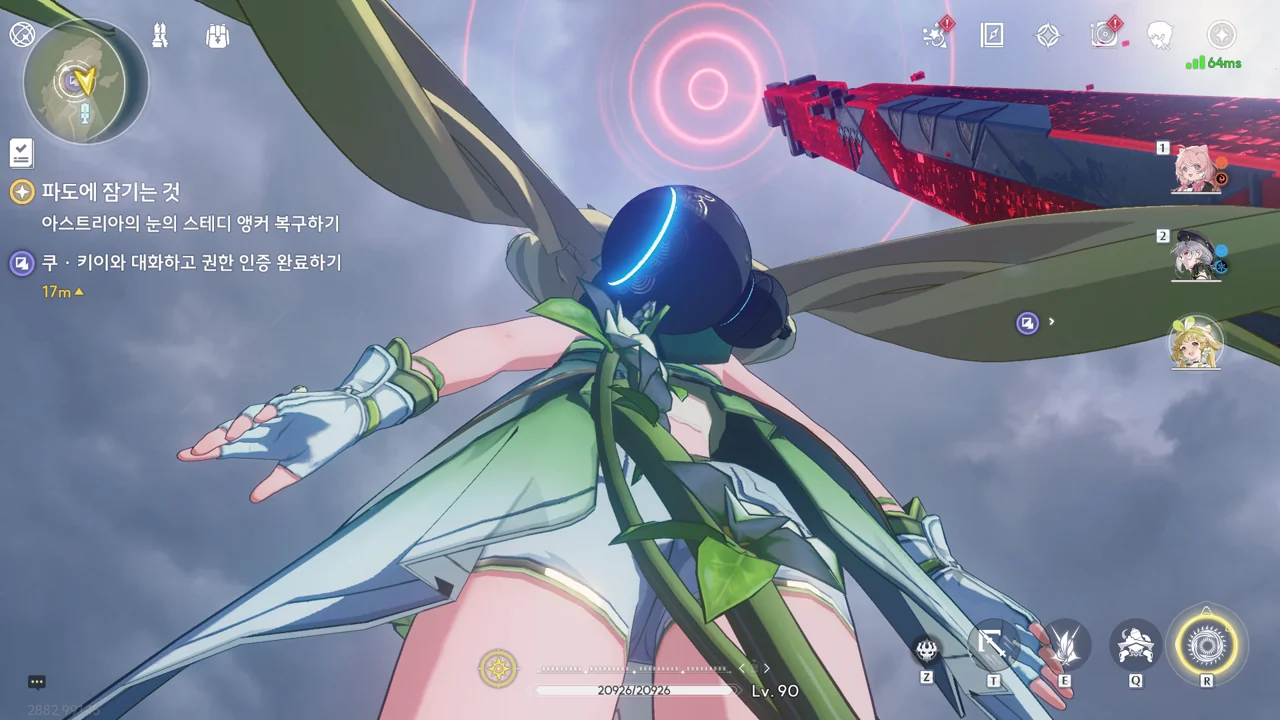Open the round star icon above the ping readout
Image resolution: width=1280 pixels, height=720 pixels.
click(x=1221, y=35)
